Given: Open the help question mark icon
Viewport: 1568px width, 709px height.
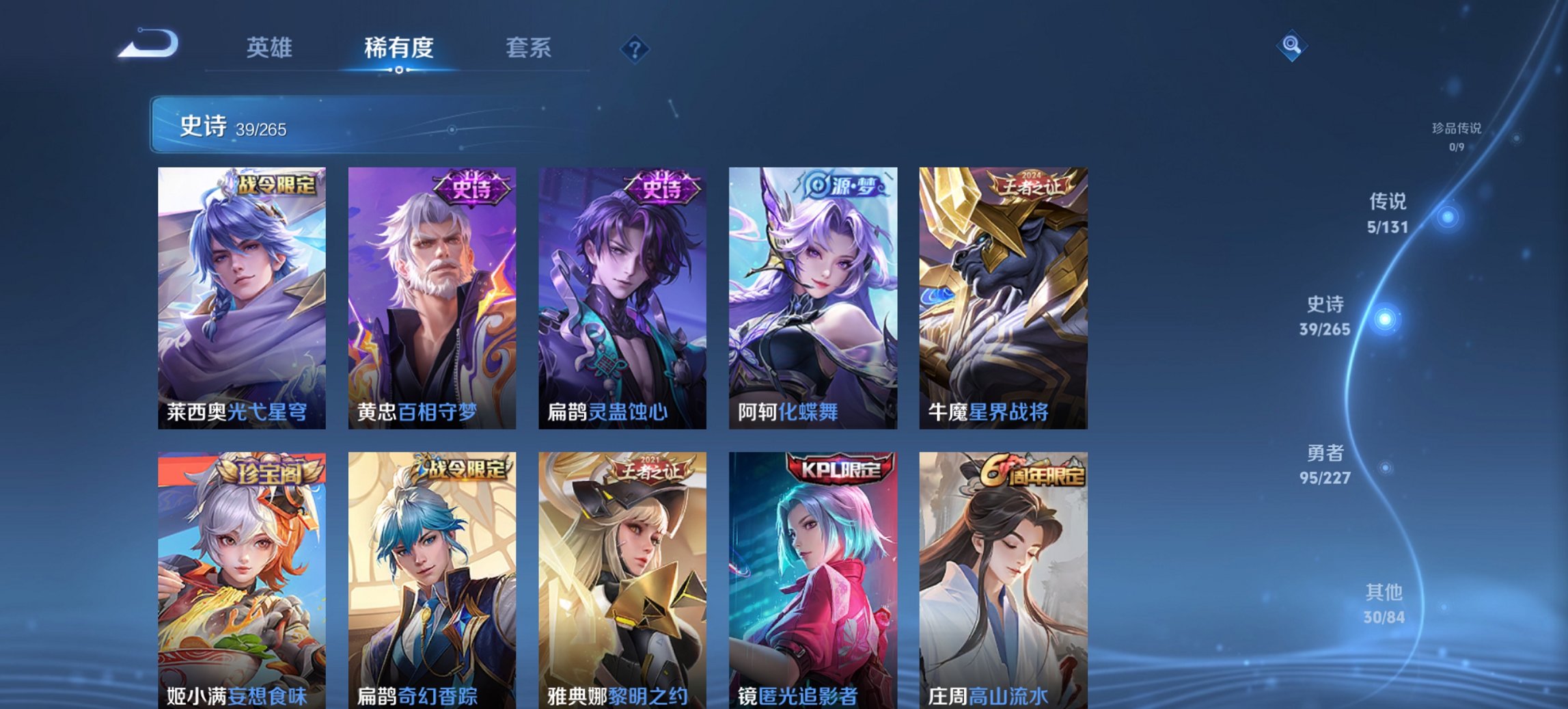Looking at the screenshot, I should pyautogui.click(x=635, y=49).
